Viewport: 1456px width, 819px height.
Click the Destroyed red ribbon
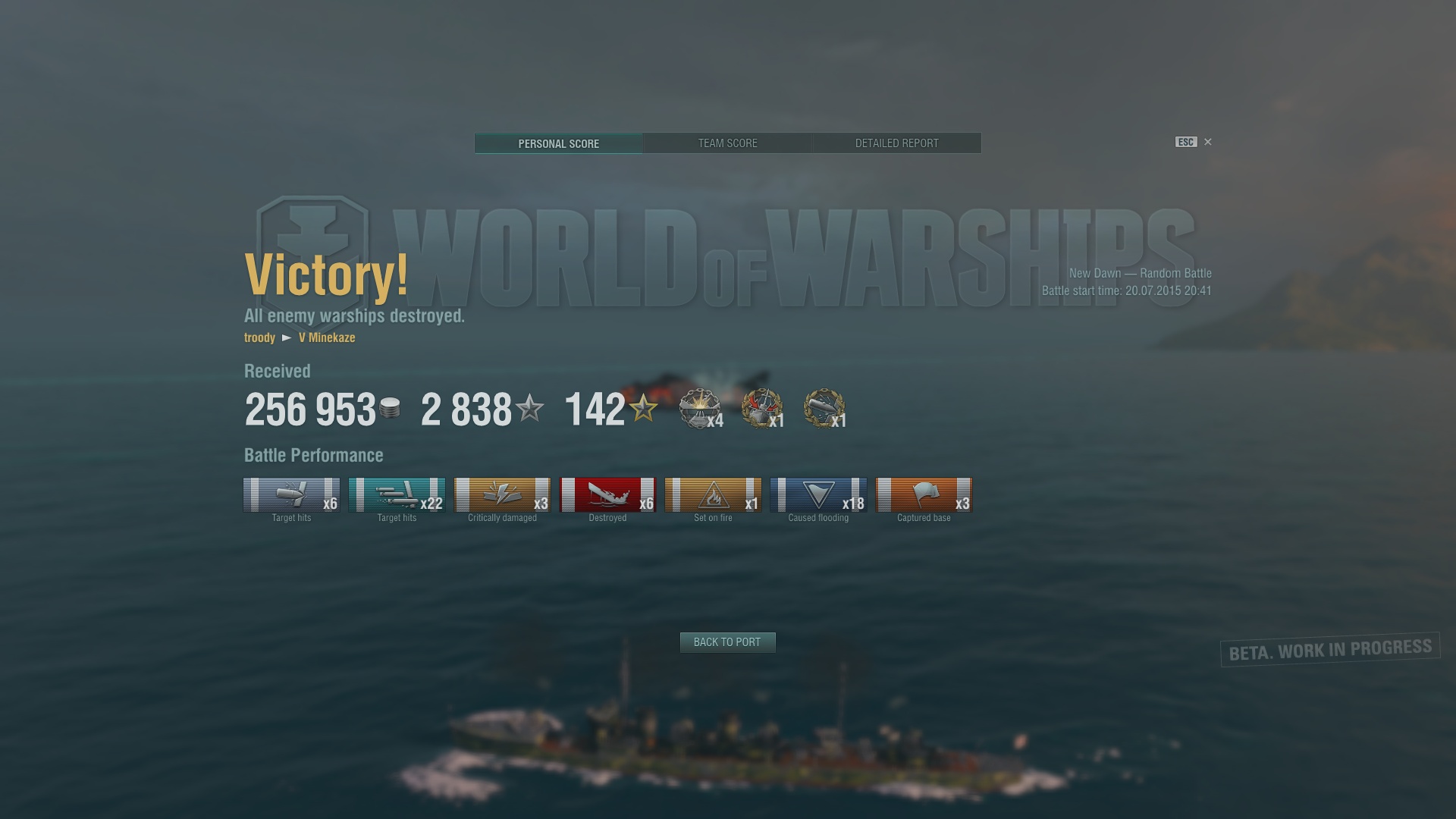click(x=607, y=495)
